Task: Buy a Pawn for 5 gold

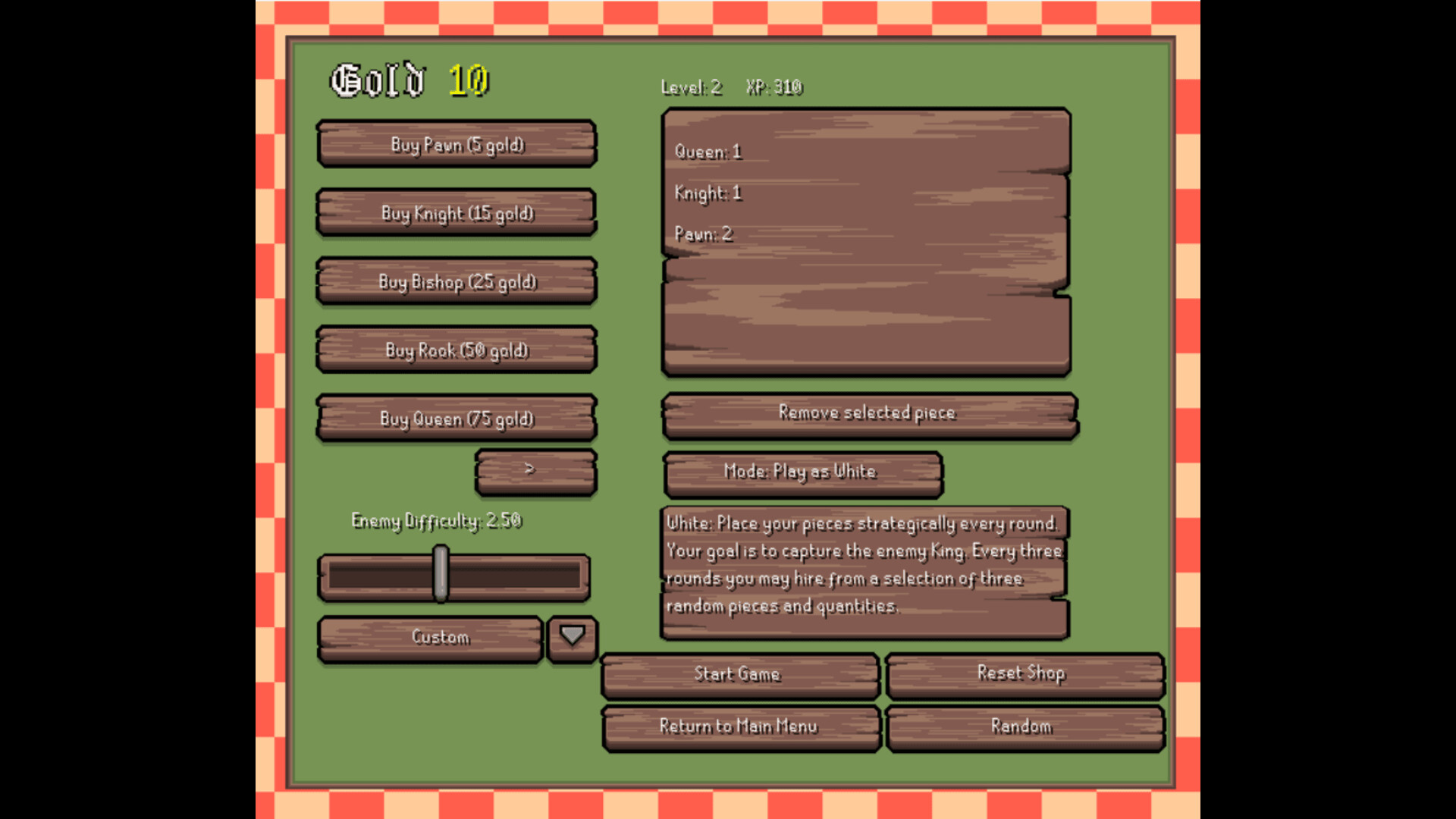Action: 456,145
